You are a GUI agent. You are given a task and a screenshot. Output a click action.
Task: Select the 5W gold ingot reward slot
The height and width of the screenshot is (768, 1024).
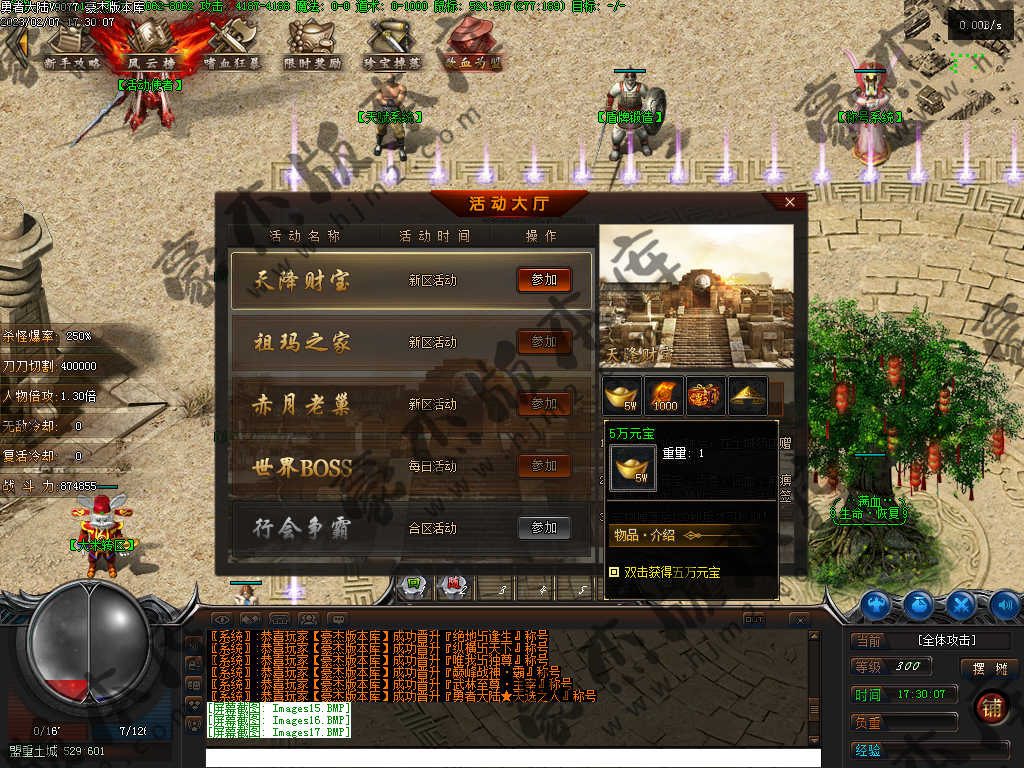[622, 396]
